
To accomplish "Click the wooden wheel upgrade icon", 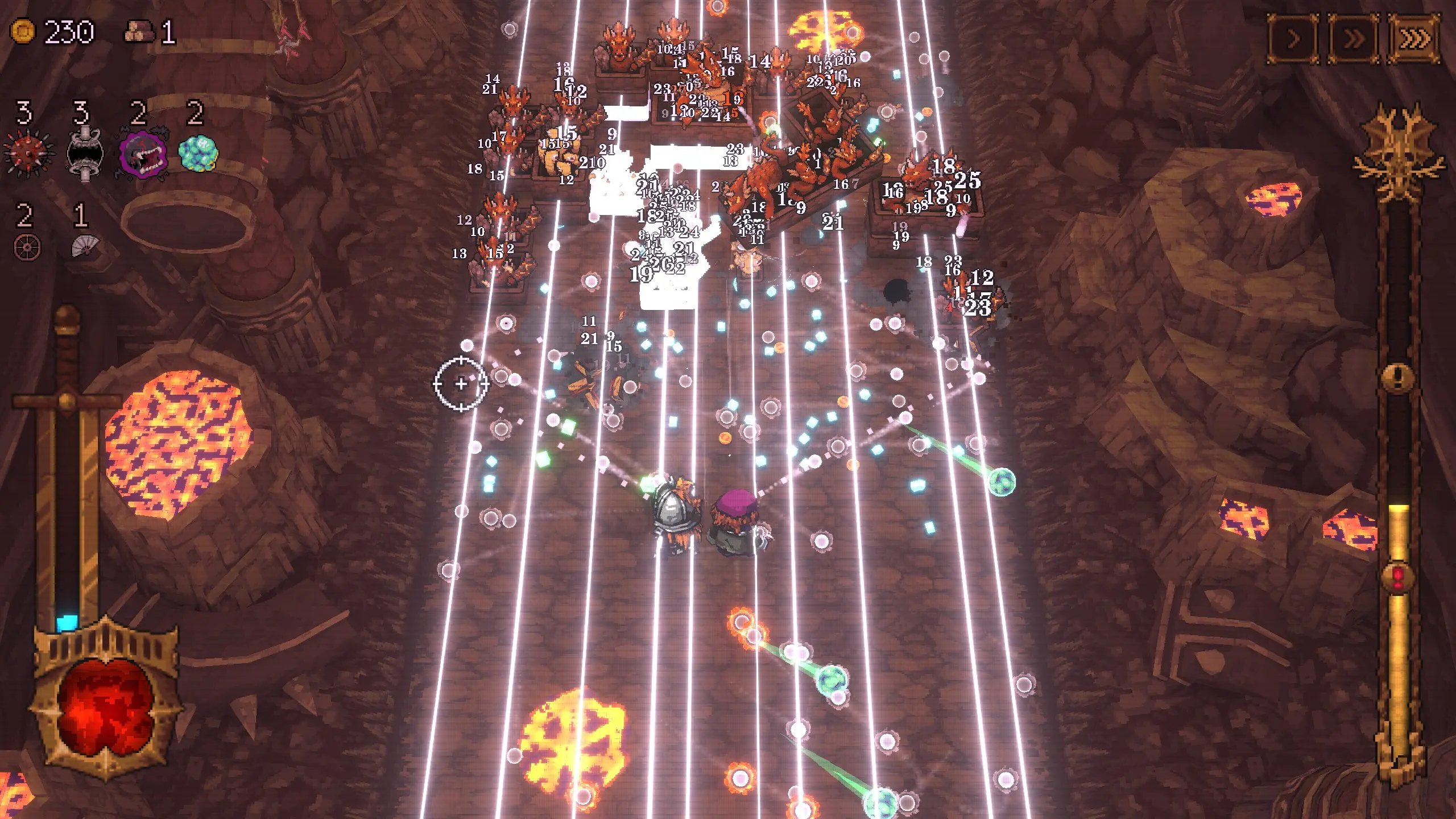I will [27, 248].
